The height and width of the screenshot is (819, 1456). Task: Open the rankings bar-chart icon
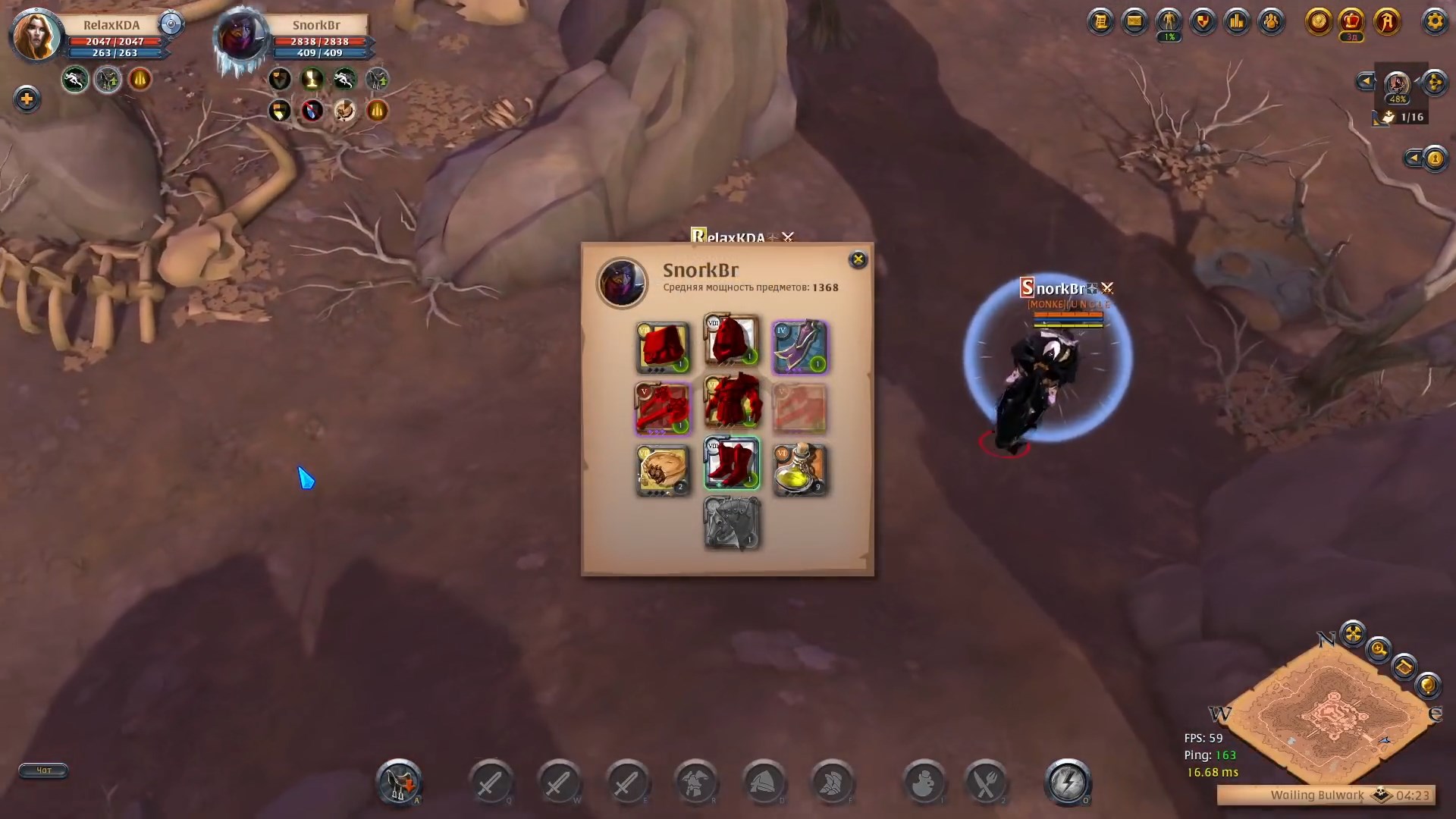pyautogui.click(x=1237, y=21)
